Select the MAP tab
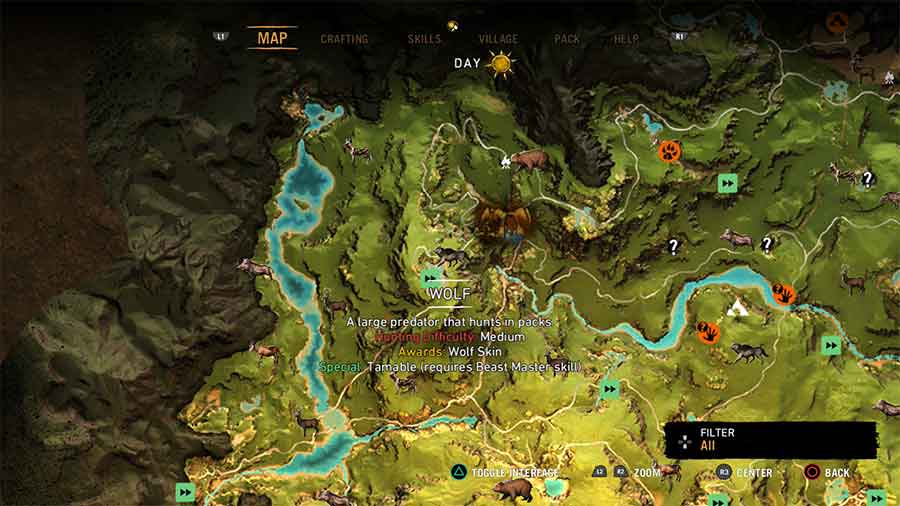Screen dimensions: 900x506 (272, 39)
